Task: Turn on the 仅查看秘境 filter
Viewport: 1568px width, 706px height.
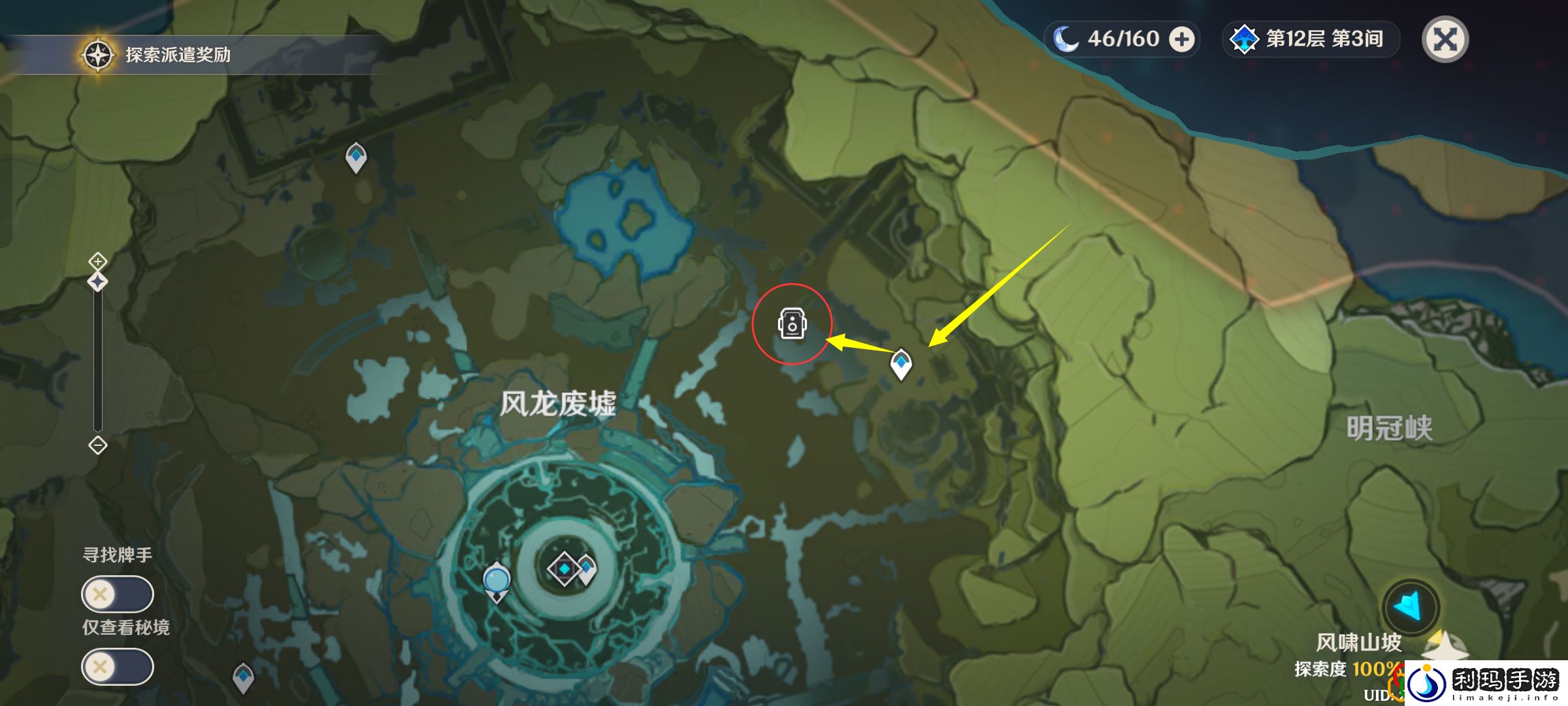Action: (x=118, y=666)
